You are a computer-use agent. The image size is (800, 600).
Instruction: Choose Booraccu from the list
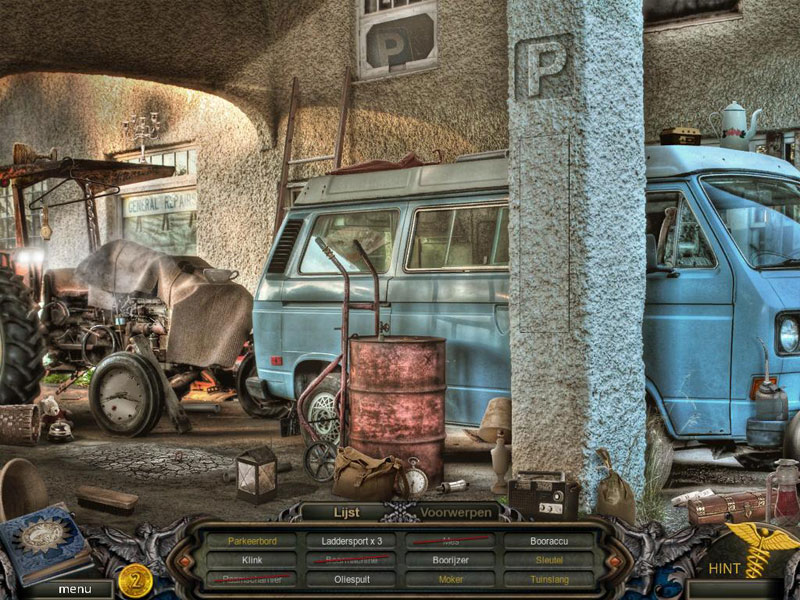(x=550, y=541)
